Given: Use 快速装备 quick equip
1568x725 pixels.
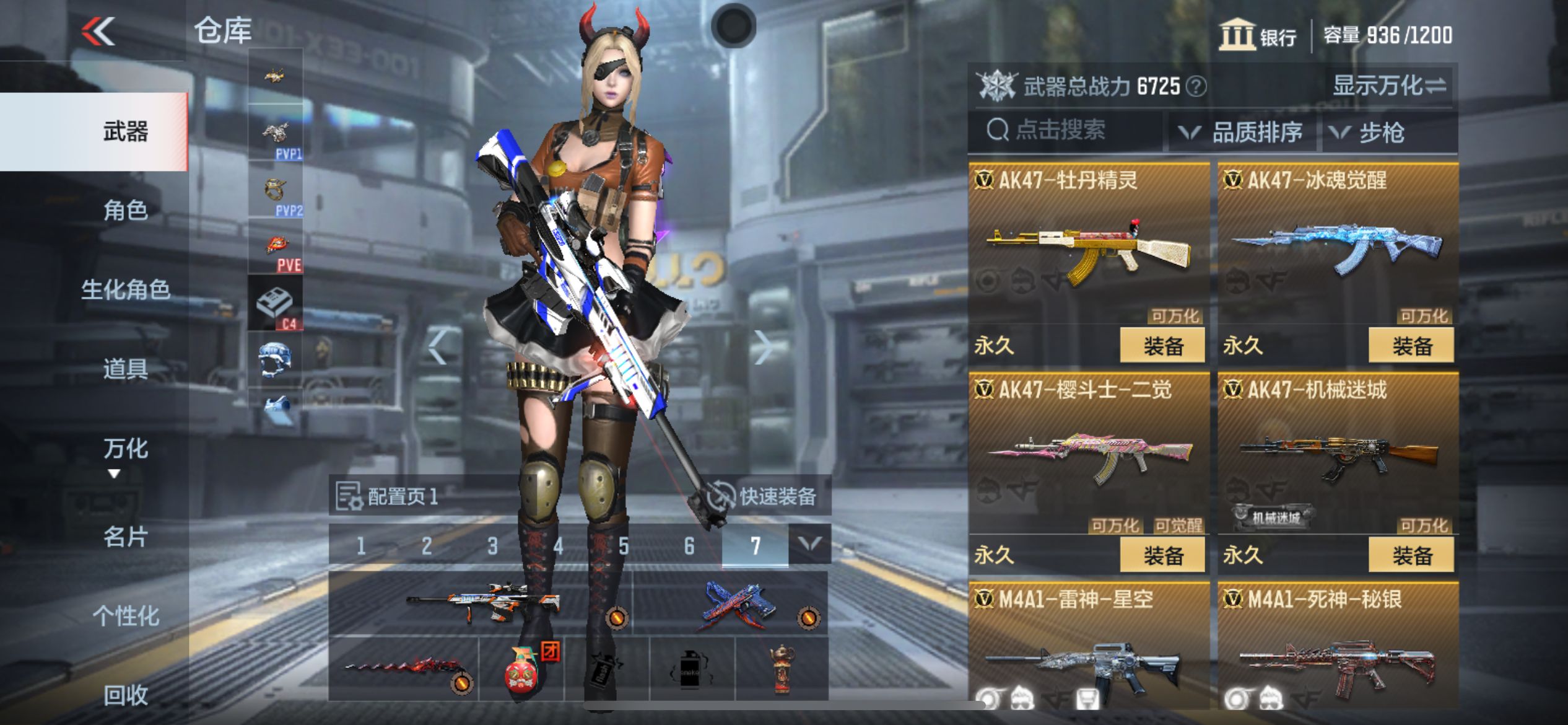Looking at the screenshot, I should tap(764, 496).
